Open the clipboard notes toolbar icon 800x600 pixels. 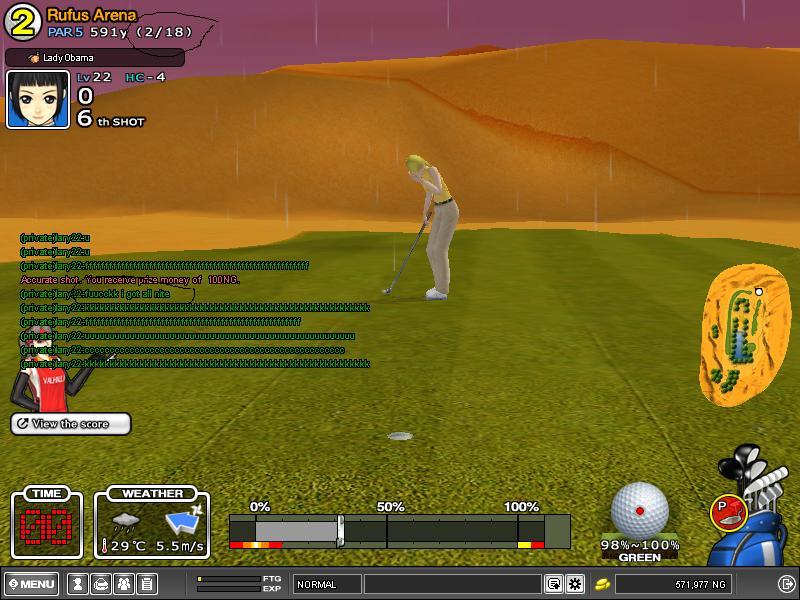[x=146, y=584]
